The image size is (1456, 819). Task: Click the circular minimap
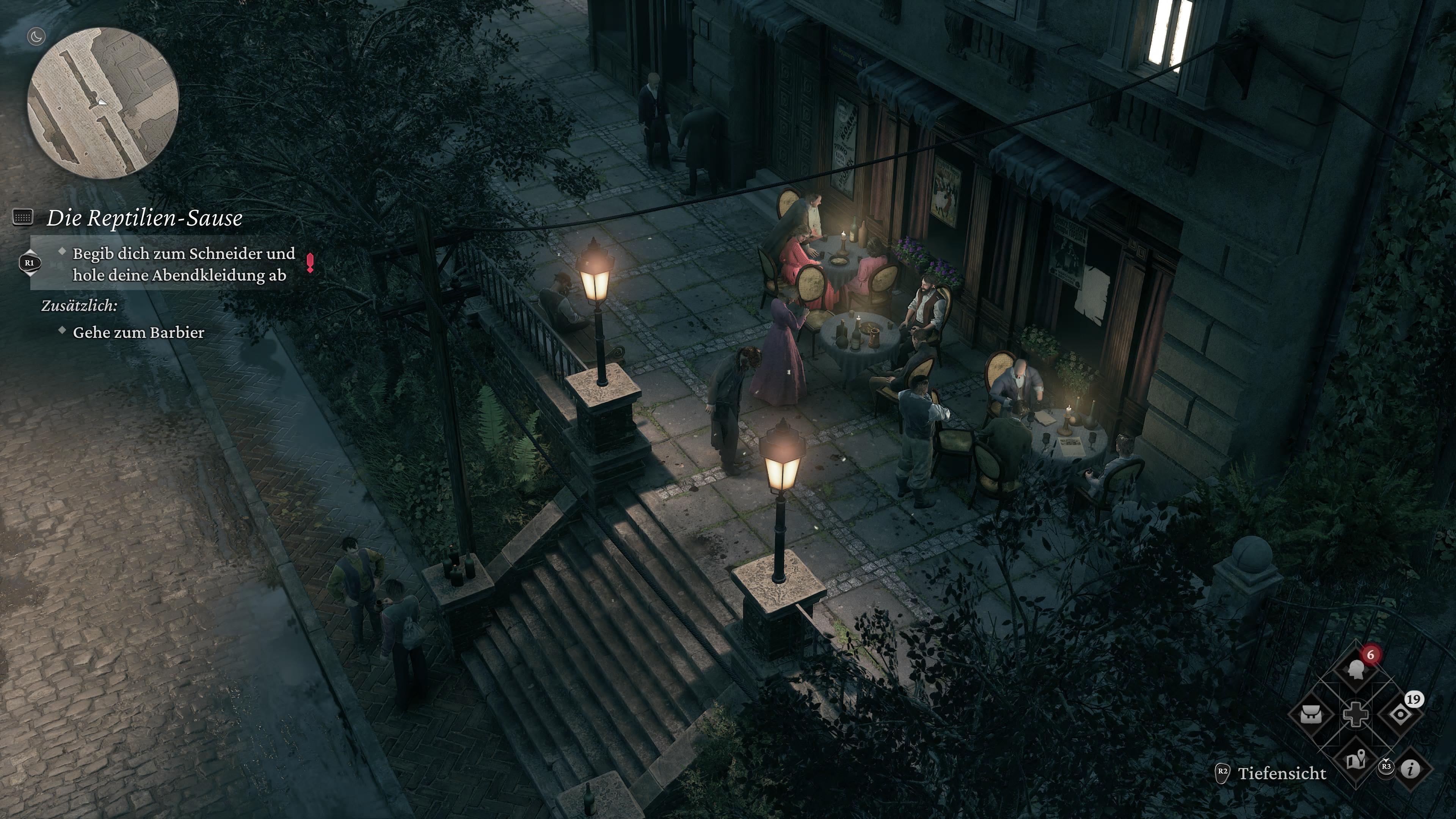tap(104, 103)
